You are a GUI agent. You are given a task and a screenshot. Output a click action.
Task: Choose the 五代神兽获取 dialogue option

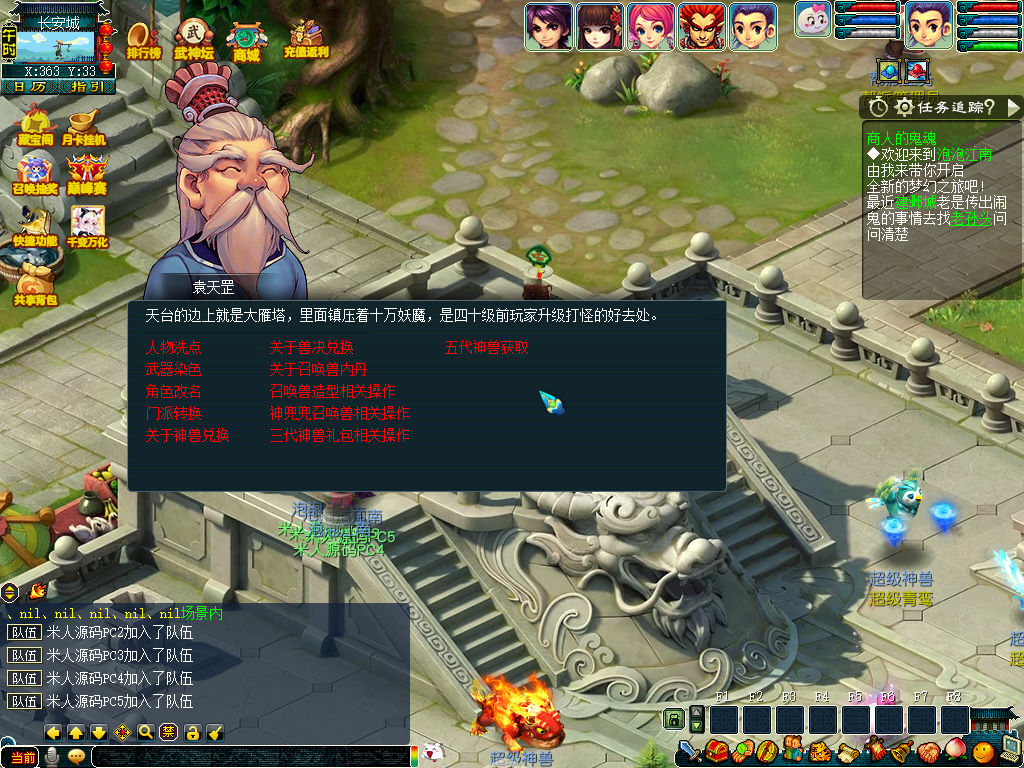coord(487,348)
